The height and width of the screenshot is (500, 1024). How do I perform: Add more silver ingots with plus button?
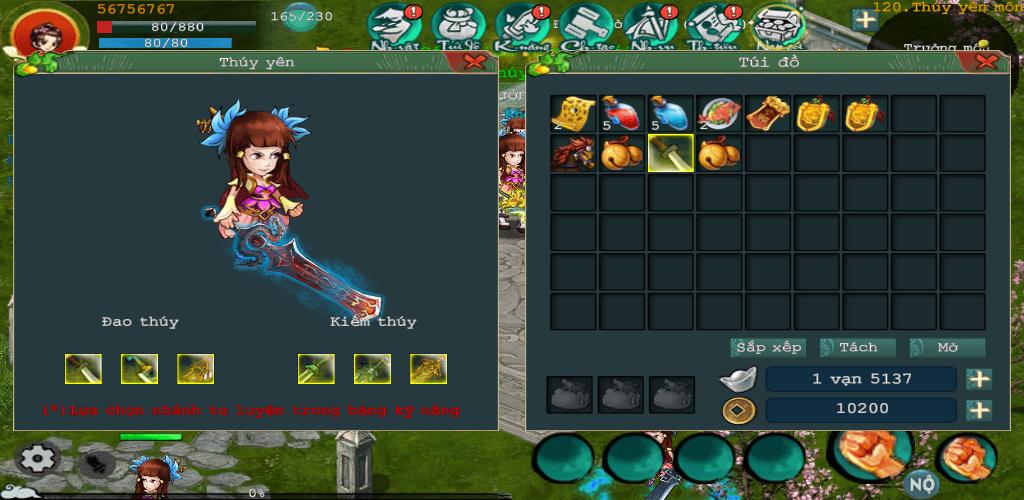(x=979, y=379)
